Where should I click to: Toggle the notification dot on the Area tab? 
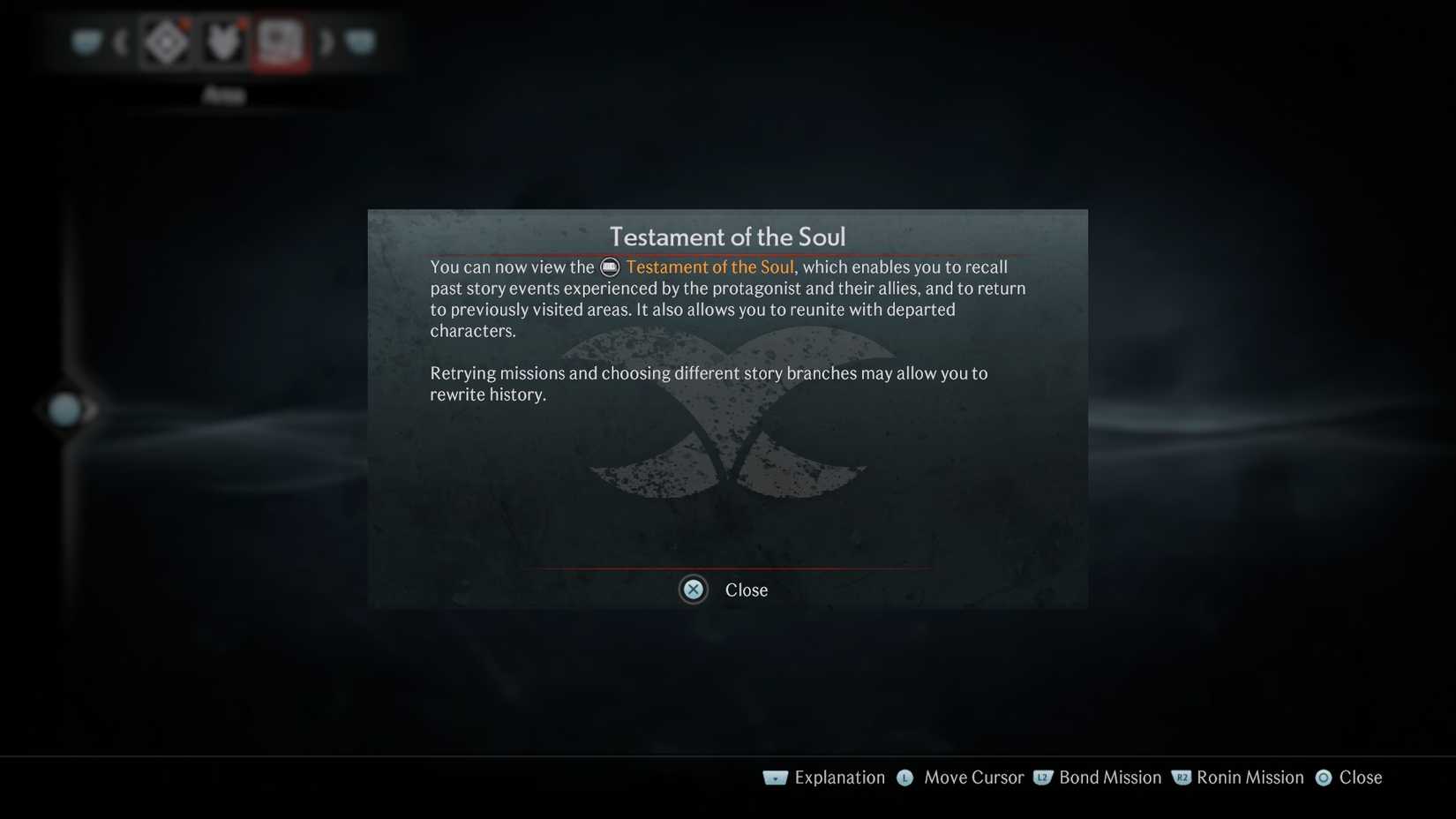184,24
